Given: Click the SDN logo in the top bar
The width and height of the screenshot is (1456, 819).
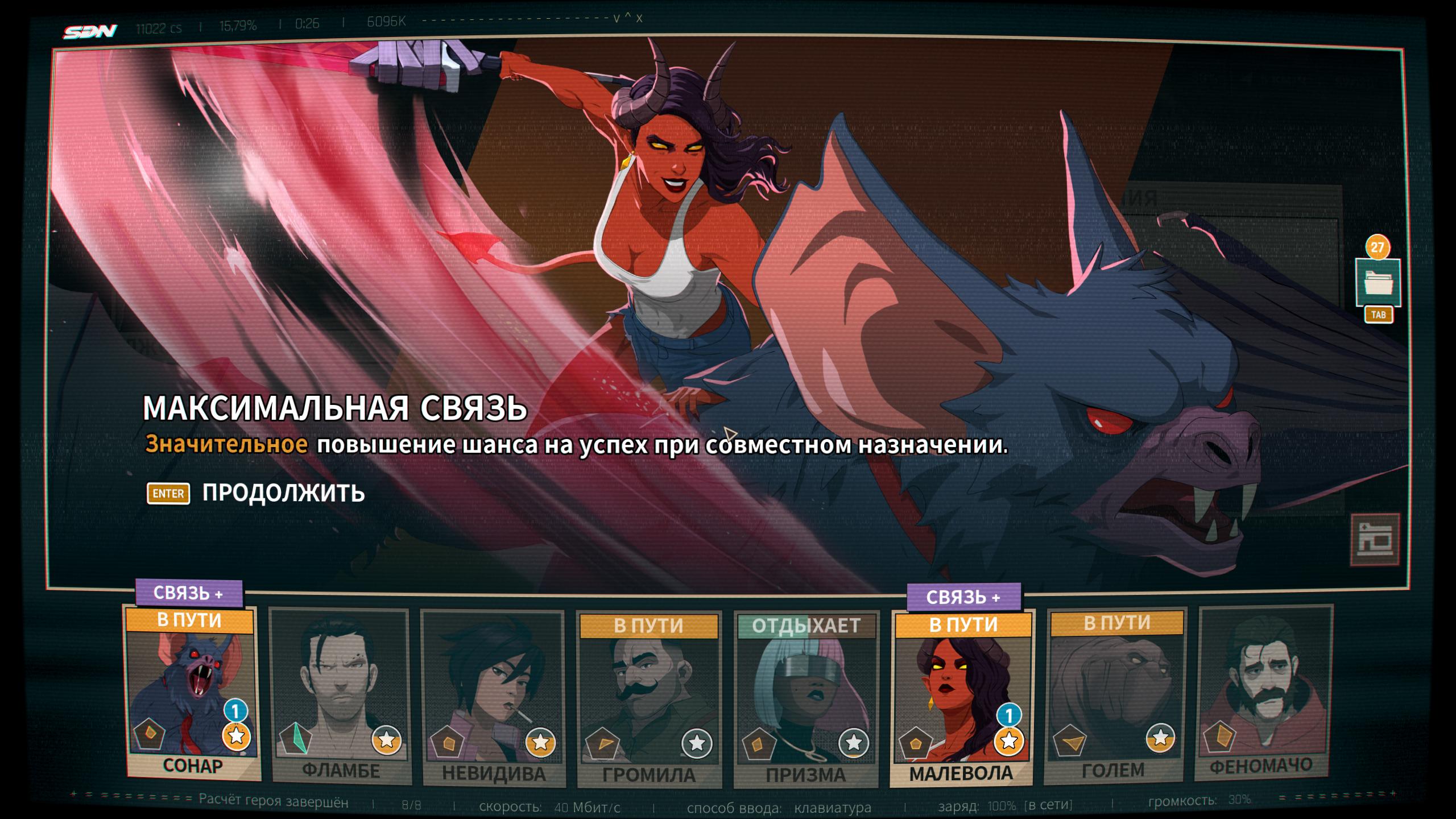Looking at the screenshot, I should 90,31.
